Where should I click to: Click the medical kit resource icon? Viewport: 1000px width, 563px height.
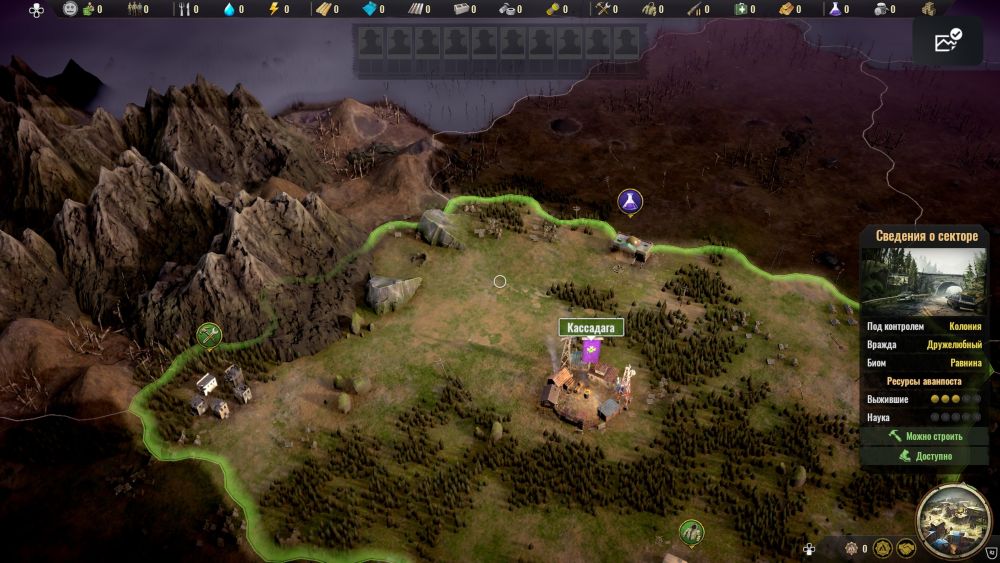[742, 9]
